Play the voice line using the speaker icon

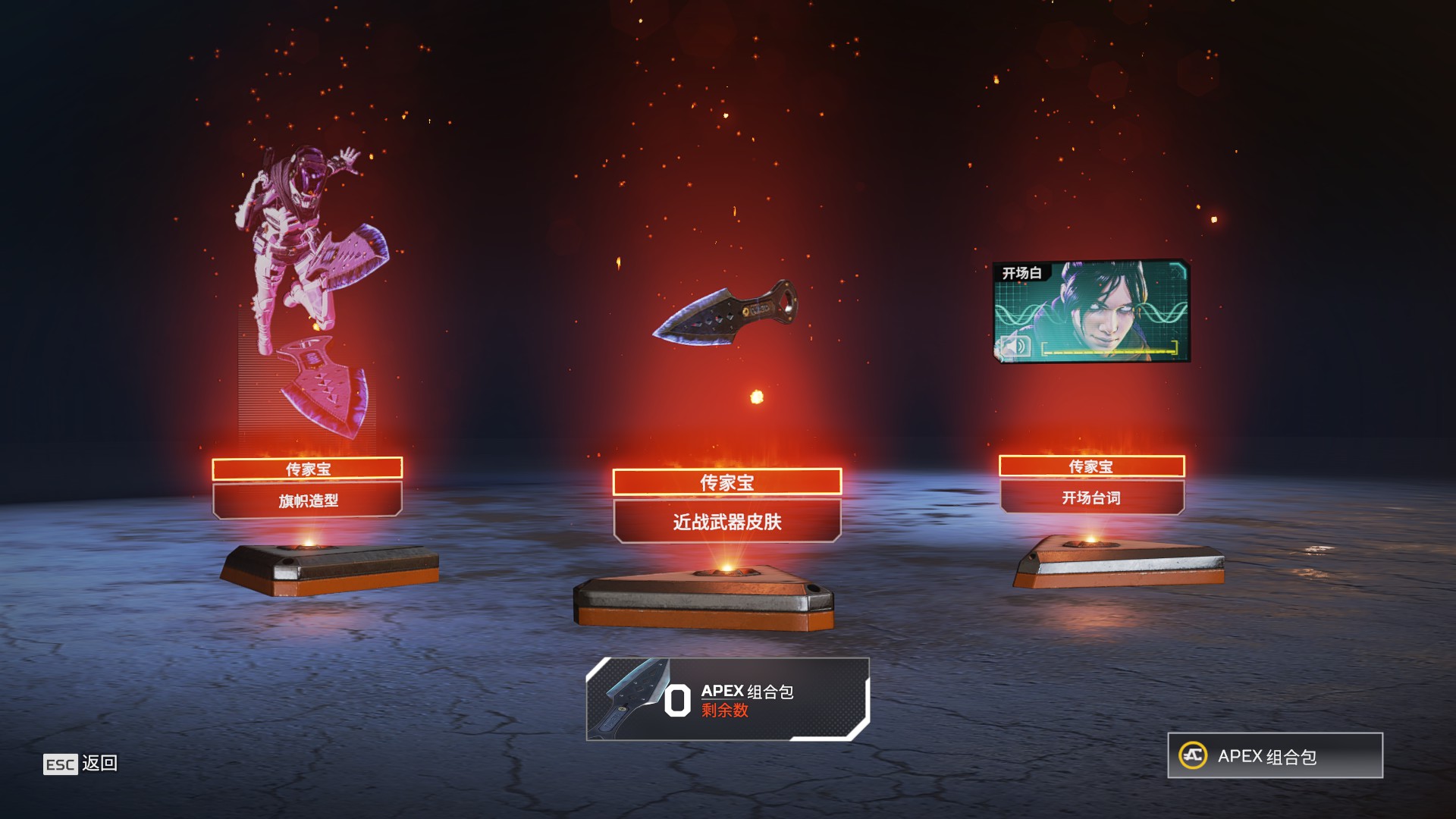coord(1015,345)
